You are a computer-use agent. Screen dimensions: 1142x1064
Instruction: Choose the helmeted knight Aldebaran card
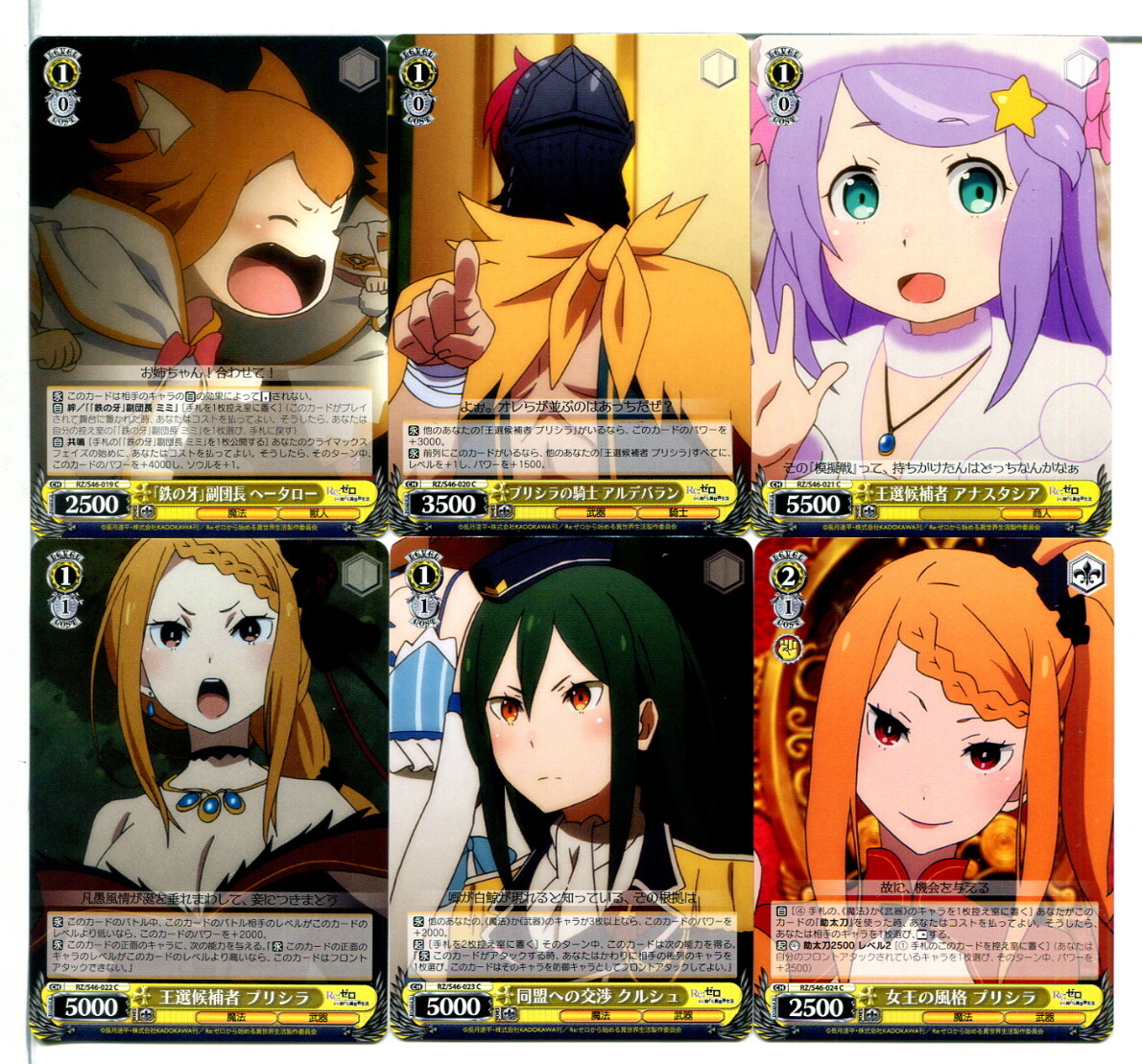click(x=568, y=285)
